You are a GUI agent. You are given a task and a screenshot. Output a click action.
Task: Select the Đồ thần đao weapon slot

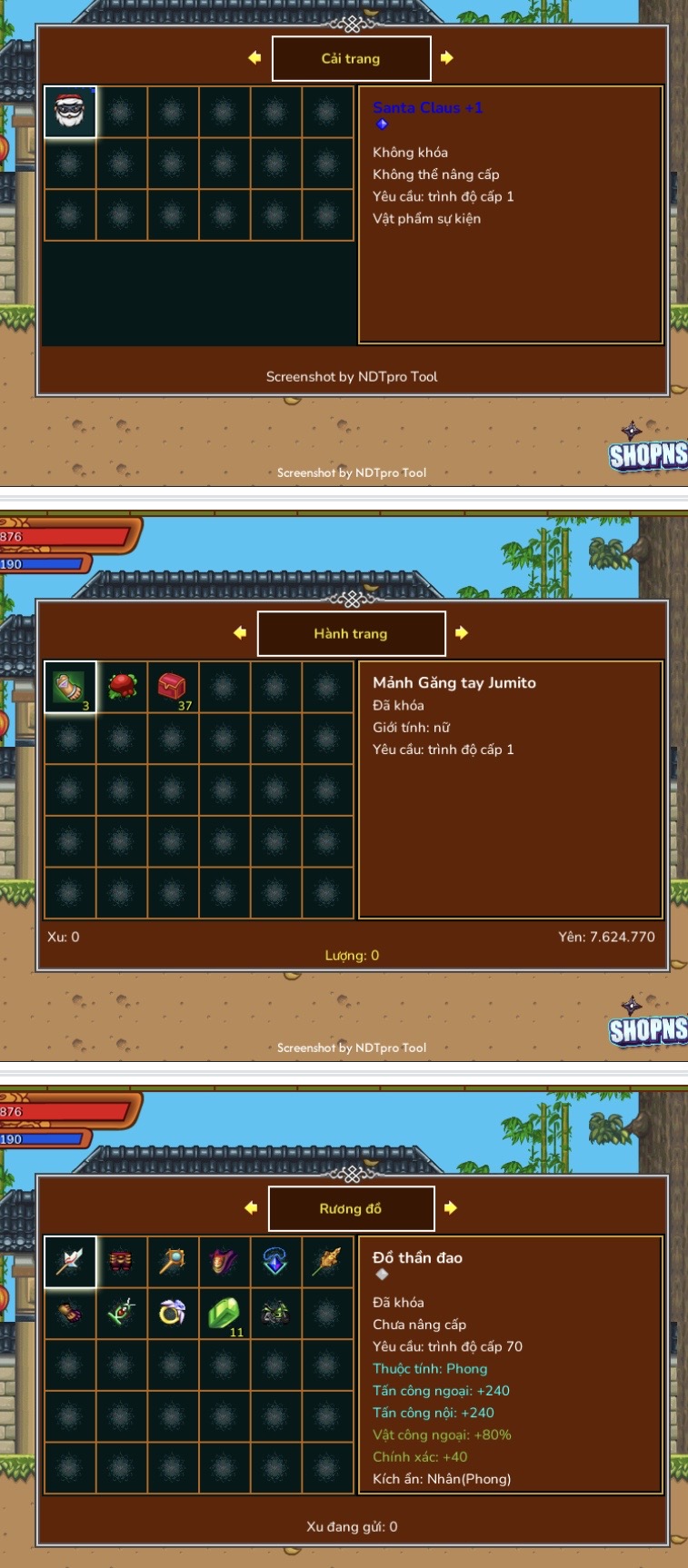70,1262
